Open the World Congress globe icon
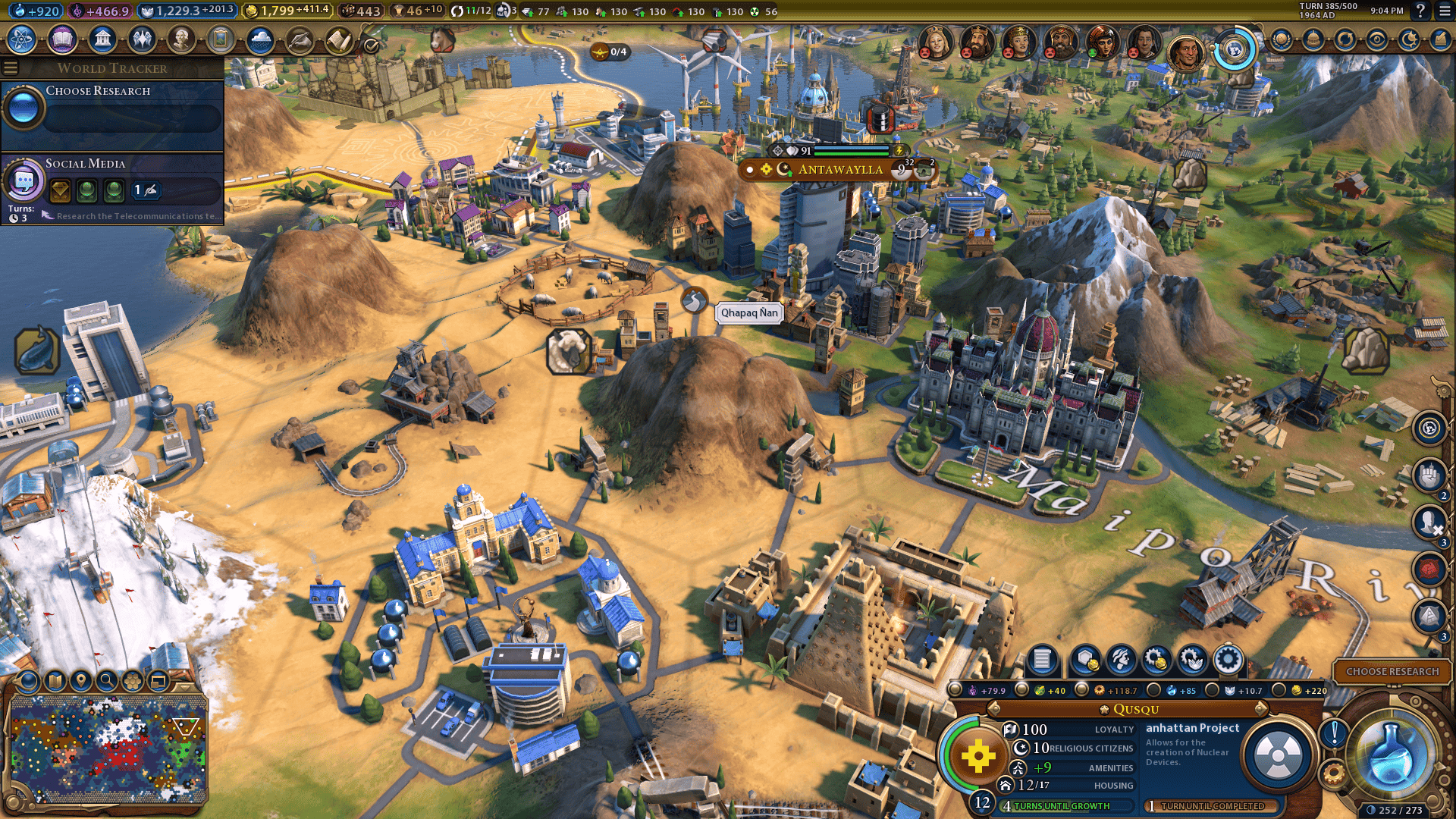 1235,50
